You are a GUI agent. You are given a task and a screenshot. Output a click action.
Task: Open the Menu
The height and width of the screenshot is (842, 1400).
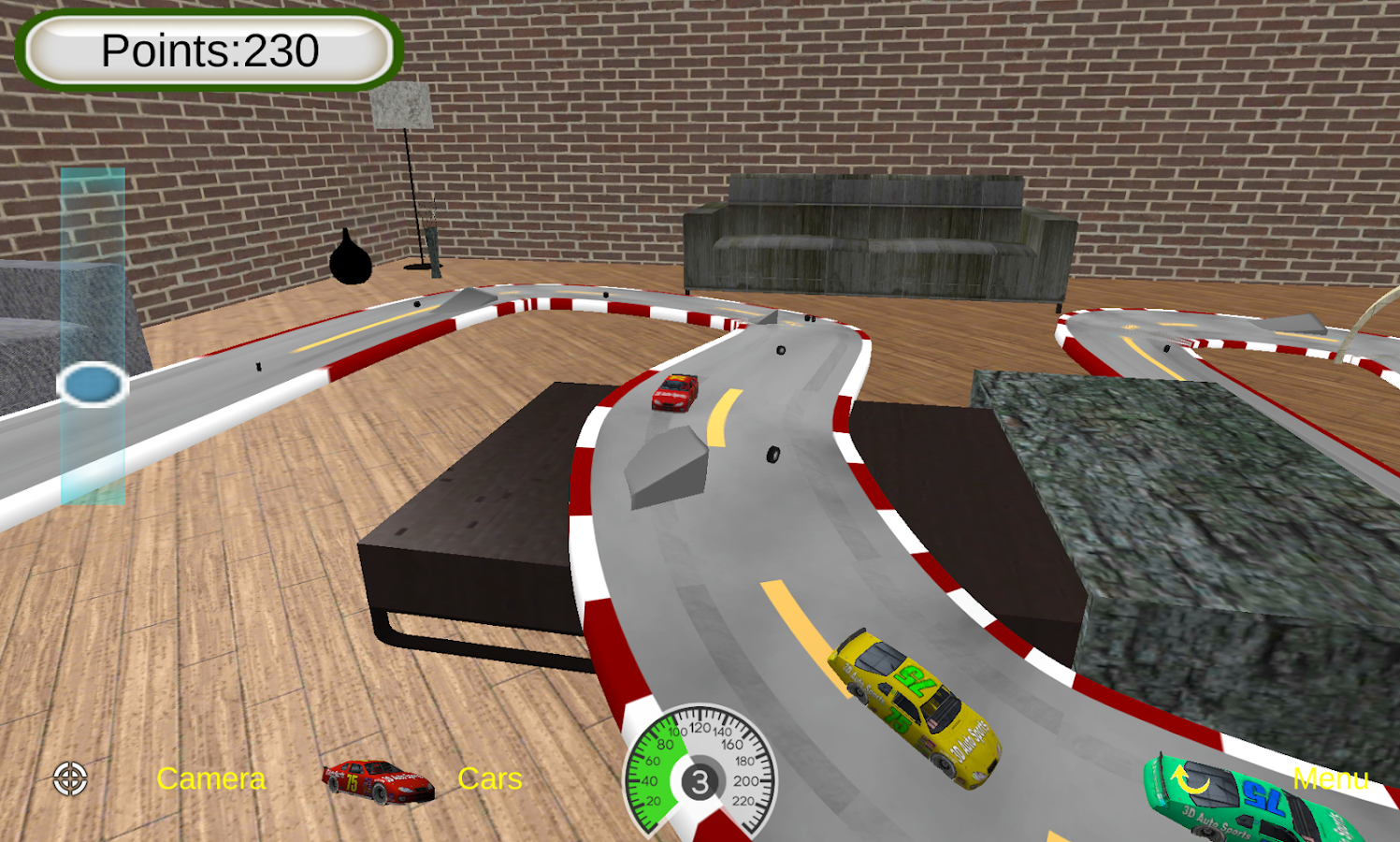(1331, 778)
